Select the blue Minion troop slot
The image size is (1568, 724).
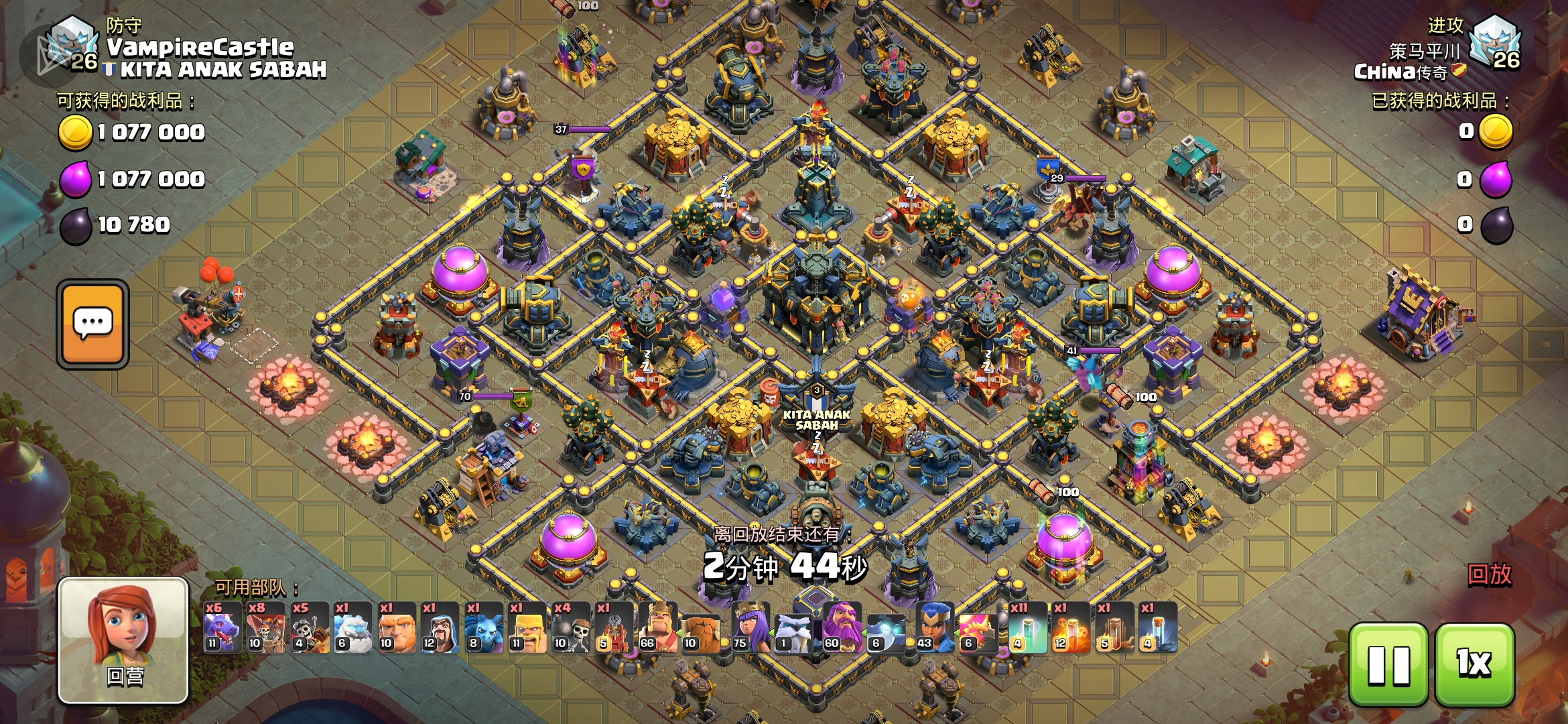coord(483,627)
